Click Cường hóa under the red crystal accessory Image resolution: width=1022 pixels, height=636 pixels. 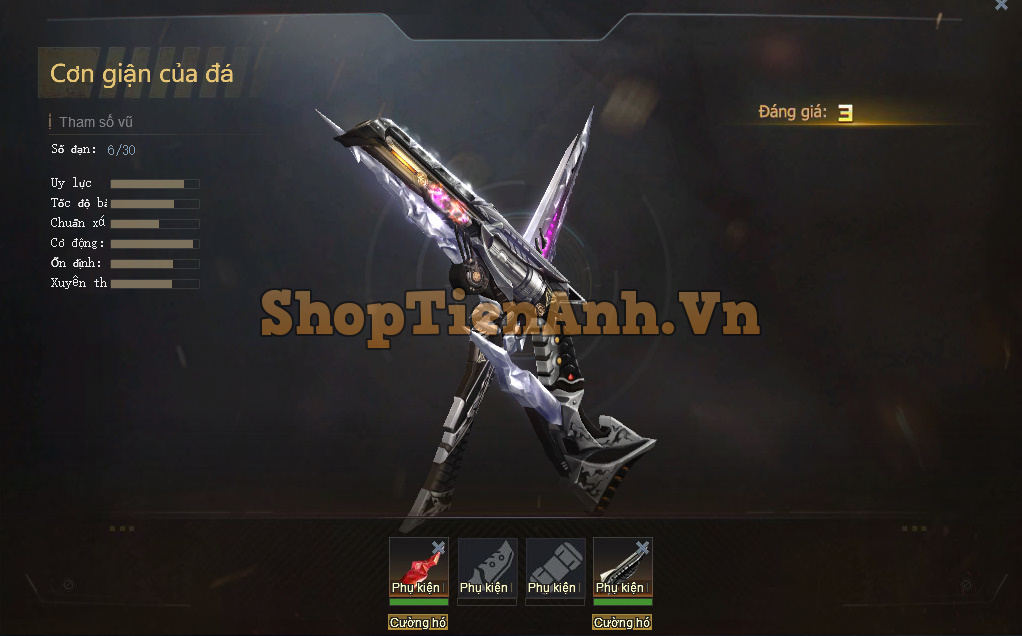418,623
